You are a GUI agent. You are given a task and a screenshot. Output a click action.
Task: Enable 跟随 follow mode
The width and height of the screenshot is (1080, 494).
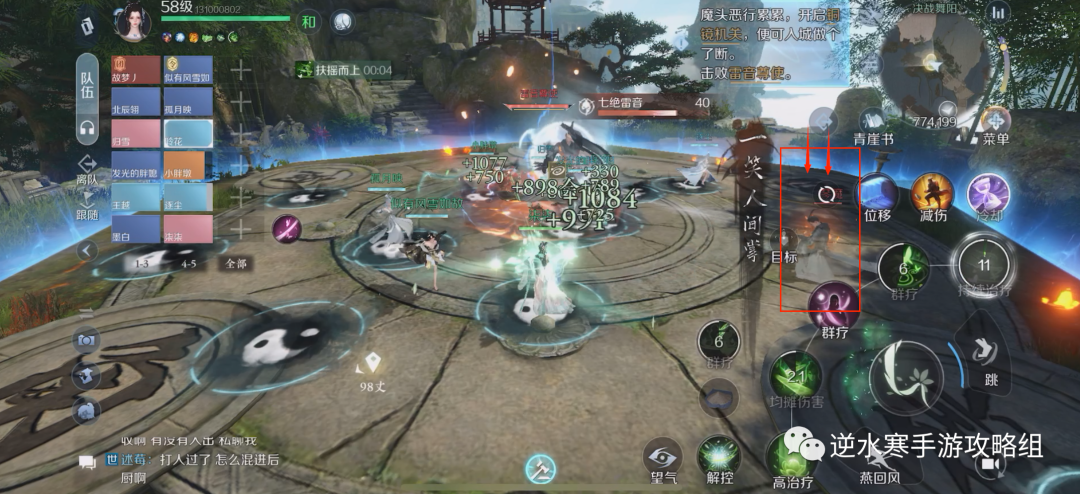coord(87,205)
